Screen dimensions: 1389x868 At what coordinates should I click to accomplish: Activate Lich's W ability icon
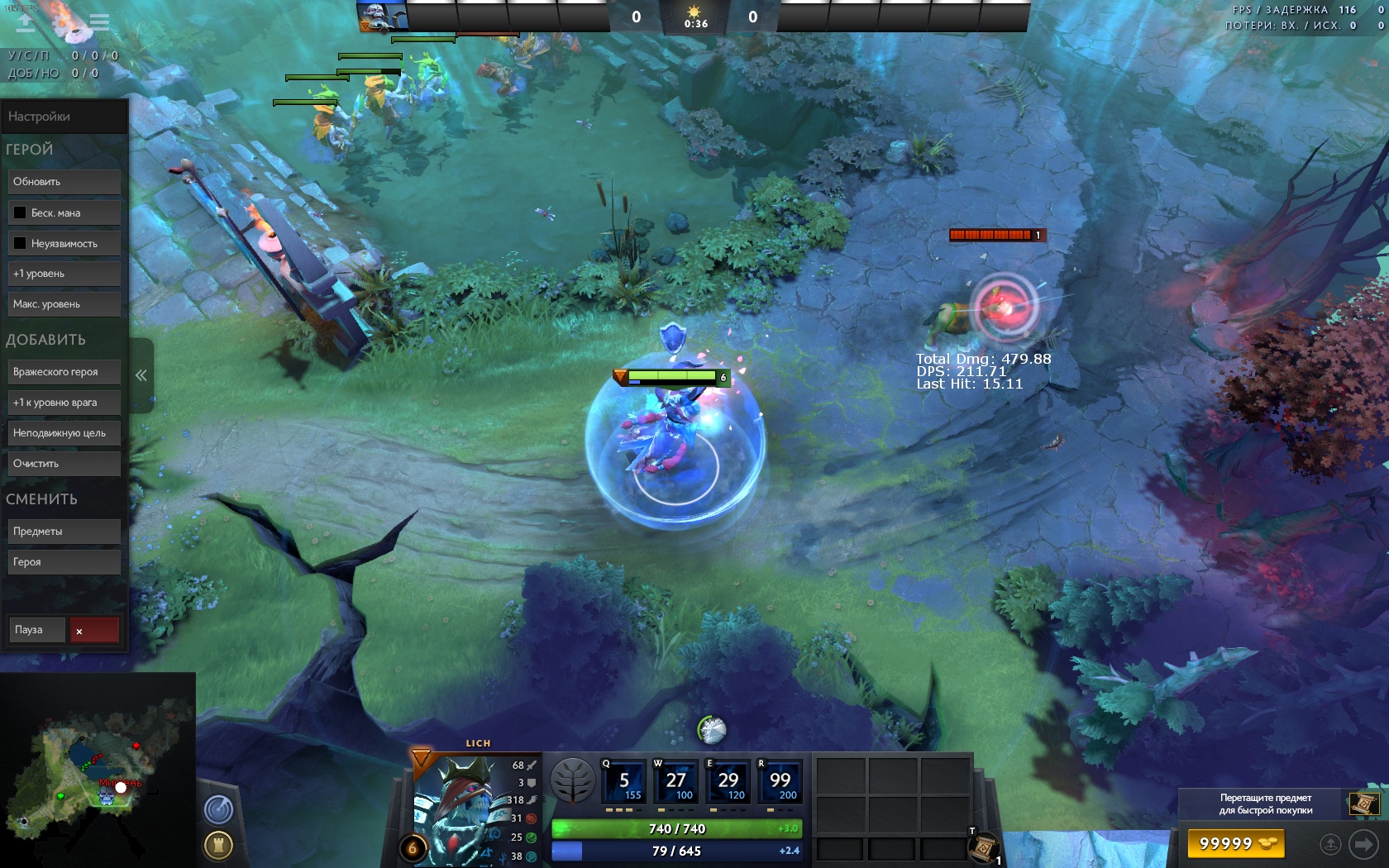pos(675,782)
